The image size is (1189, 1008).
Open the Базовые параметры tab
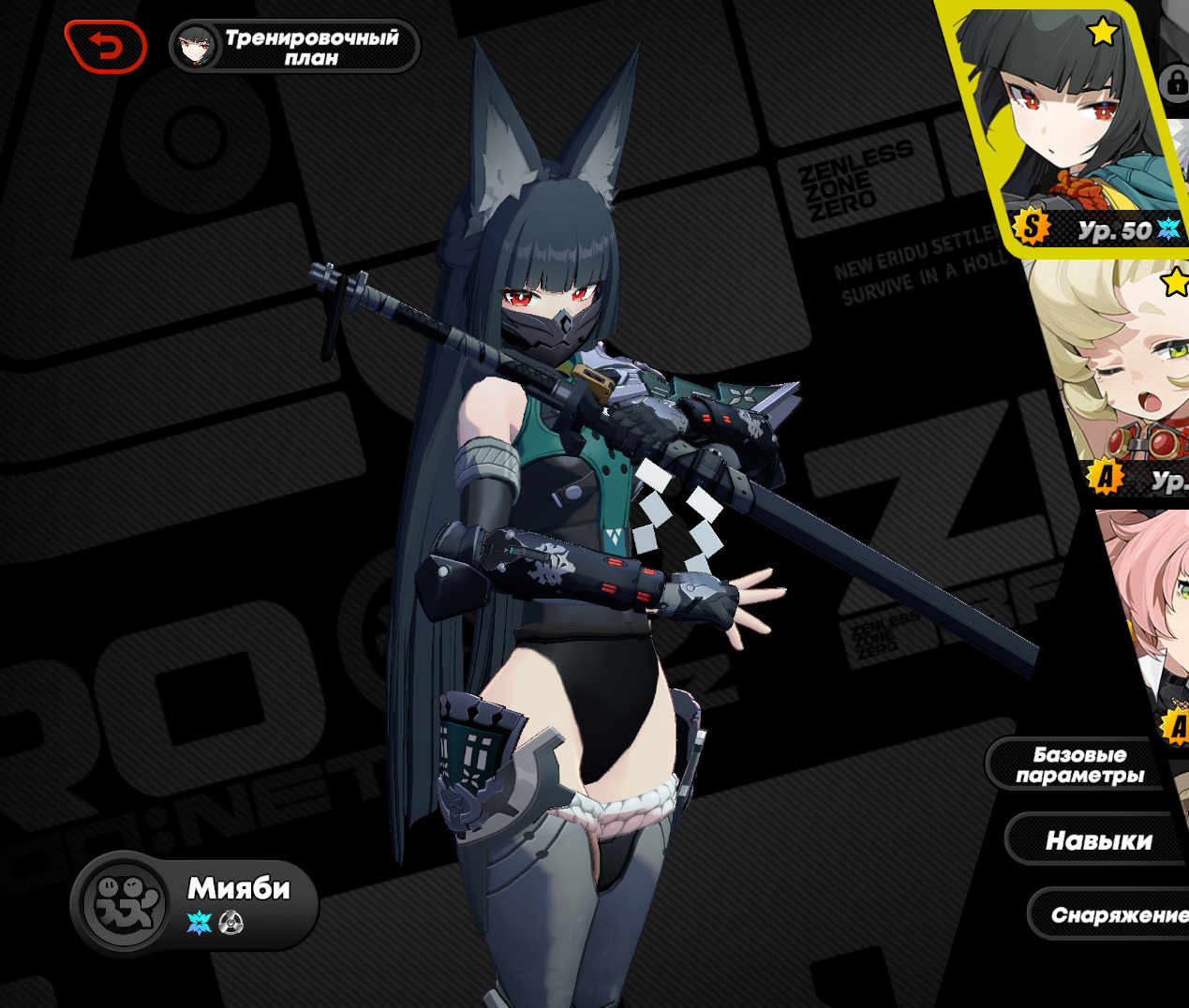pyautogui.click(x=1079, y=764)
